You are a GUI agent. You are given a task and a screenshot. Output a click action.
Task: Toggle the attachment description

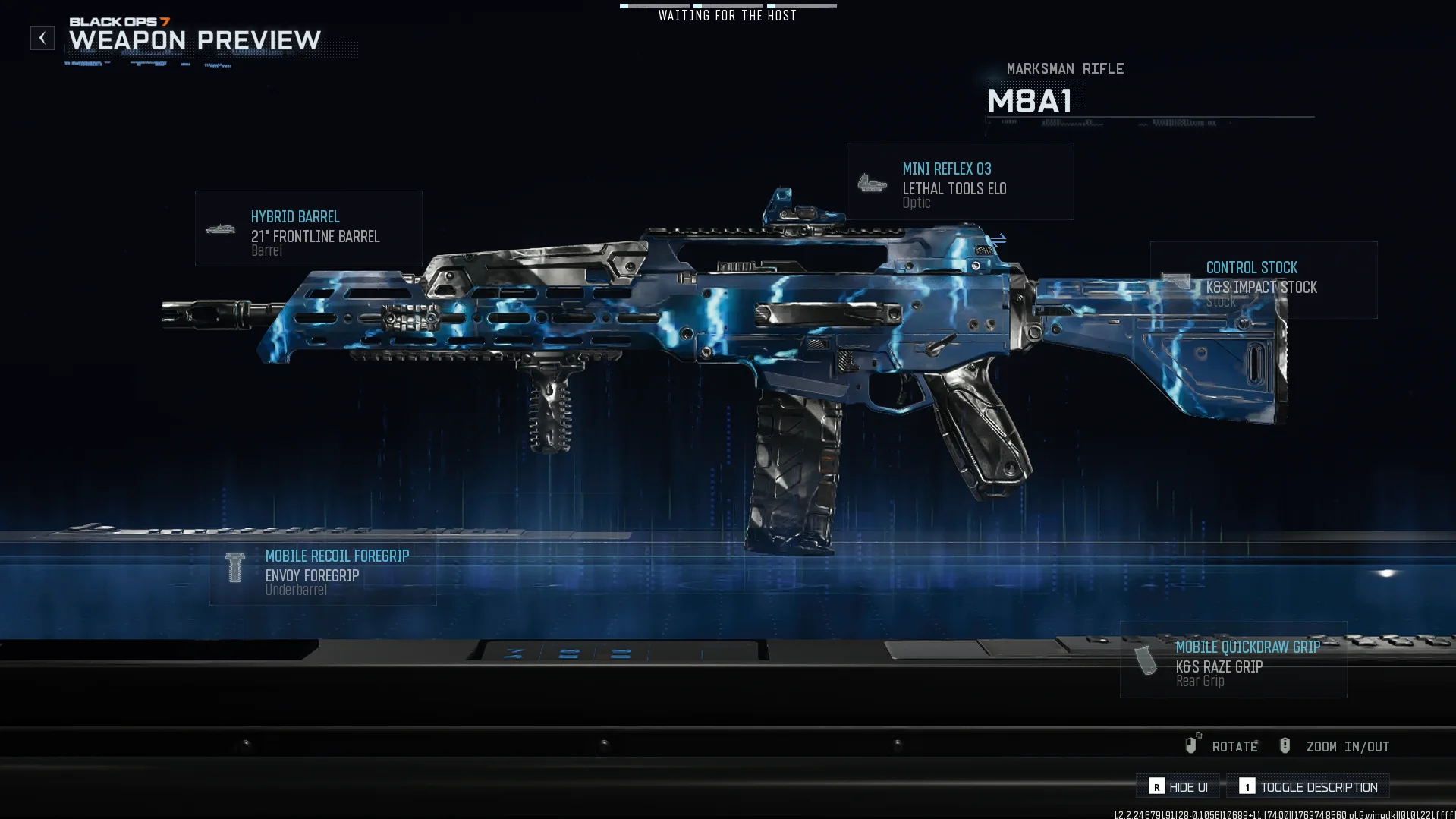(1308, 787)
